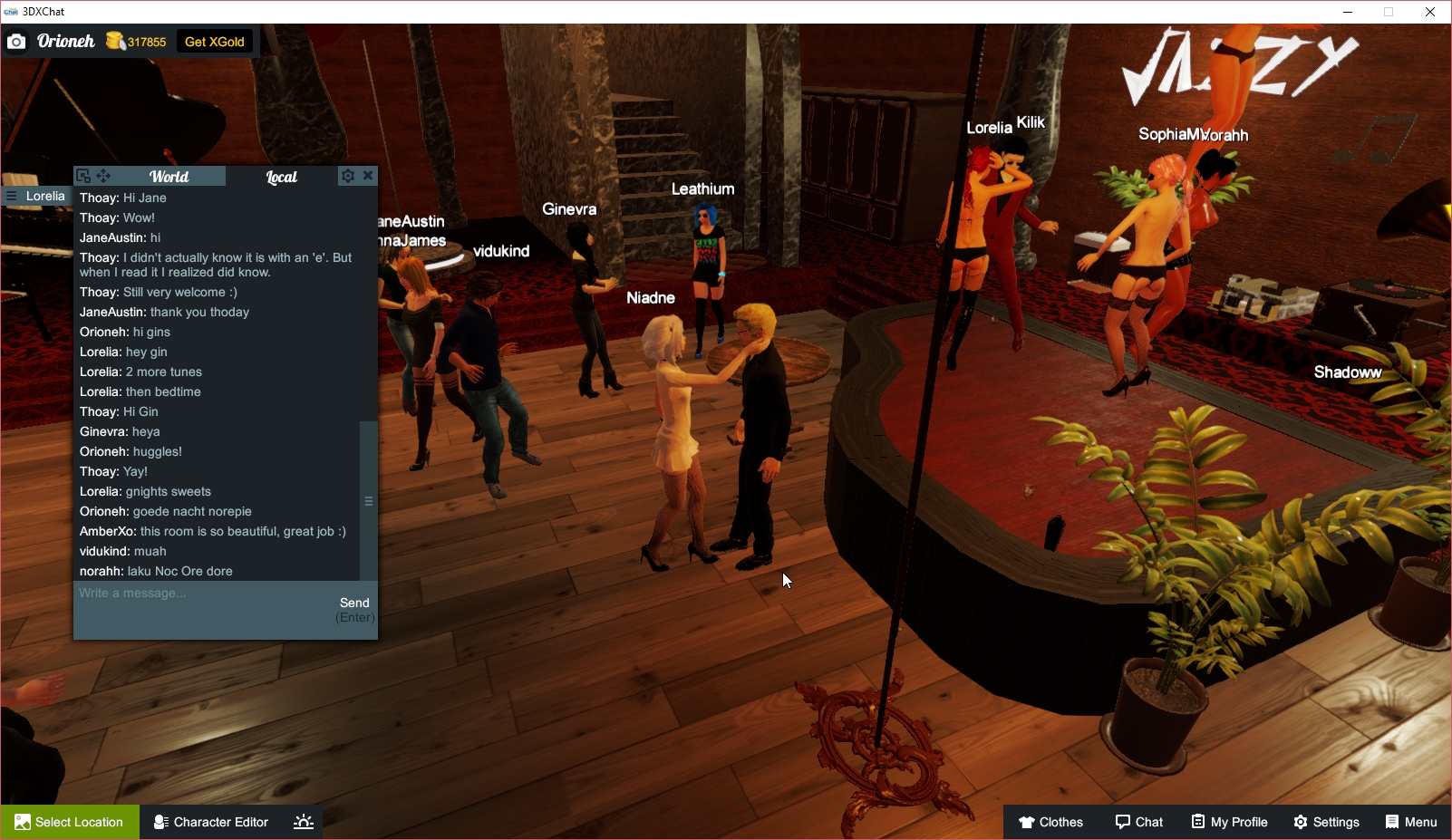Viewport: 1452px width, 840px height.
Task: Open the Settings panel
Action: [x=1327, y=822]
